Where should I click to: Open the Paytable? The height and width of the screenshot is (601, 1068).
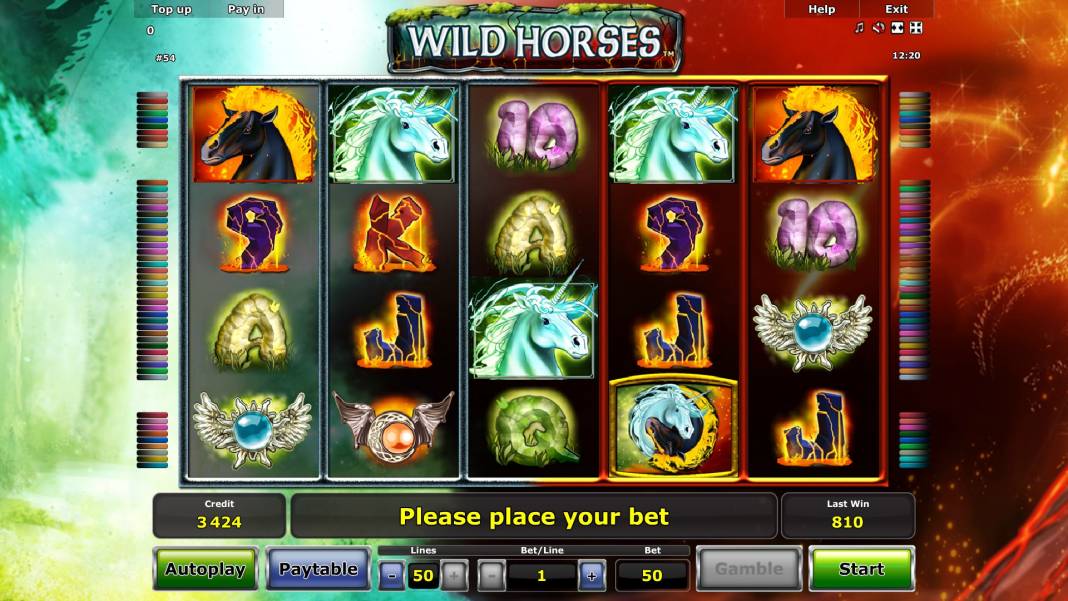point(318,569)
